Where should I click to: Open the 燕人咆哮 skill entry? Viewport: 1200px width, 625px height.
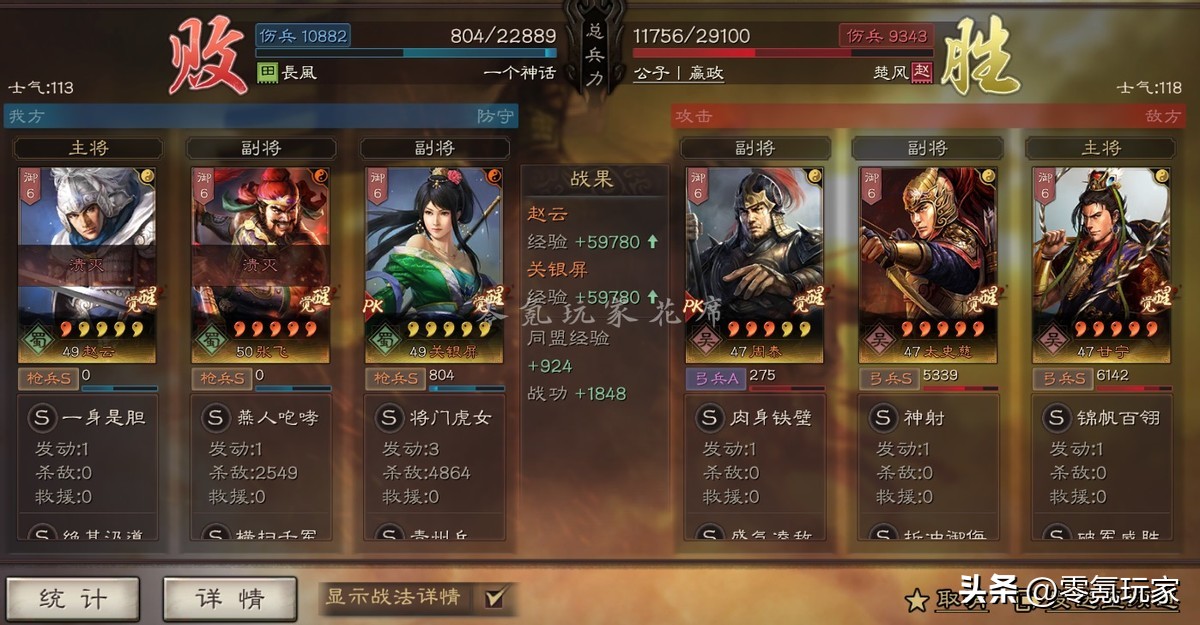[261, 417]
